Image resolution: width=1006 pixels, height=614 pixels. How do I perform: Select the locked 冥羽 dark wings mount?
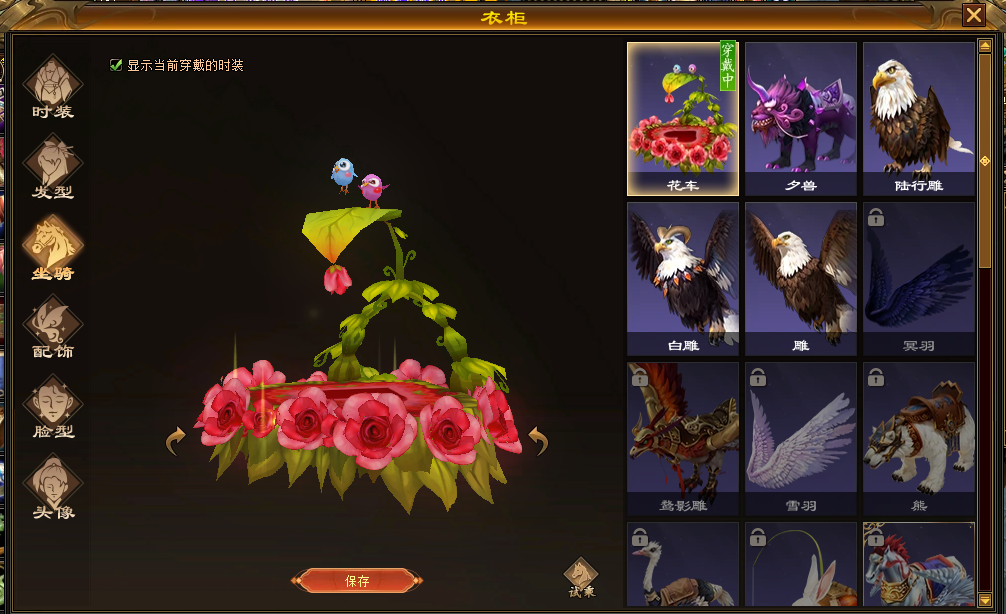click(919, 278)
